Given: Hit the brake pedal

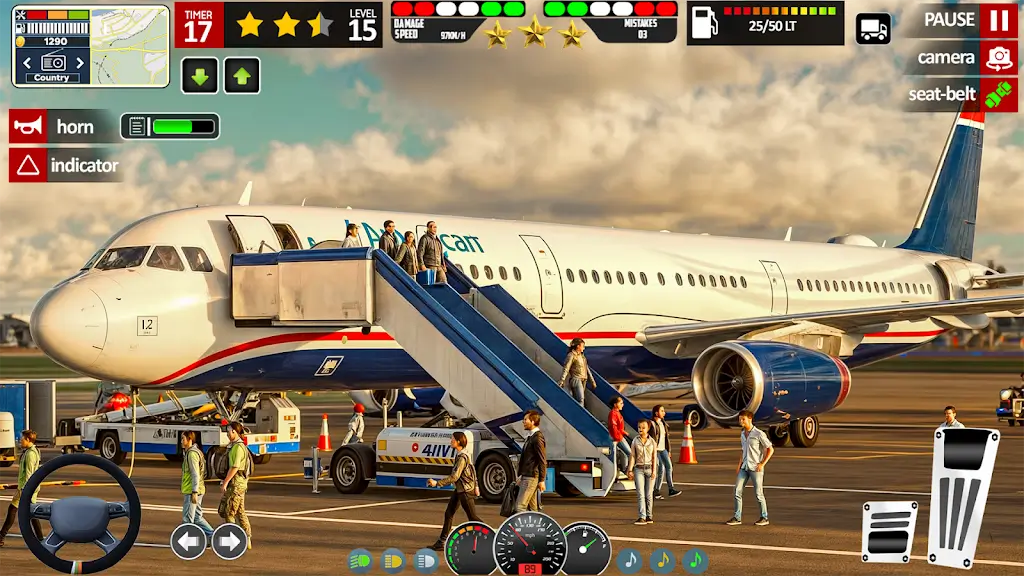Looking at the screenshot, I should point(889,530).
